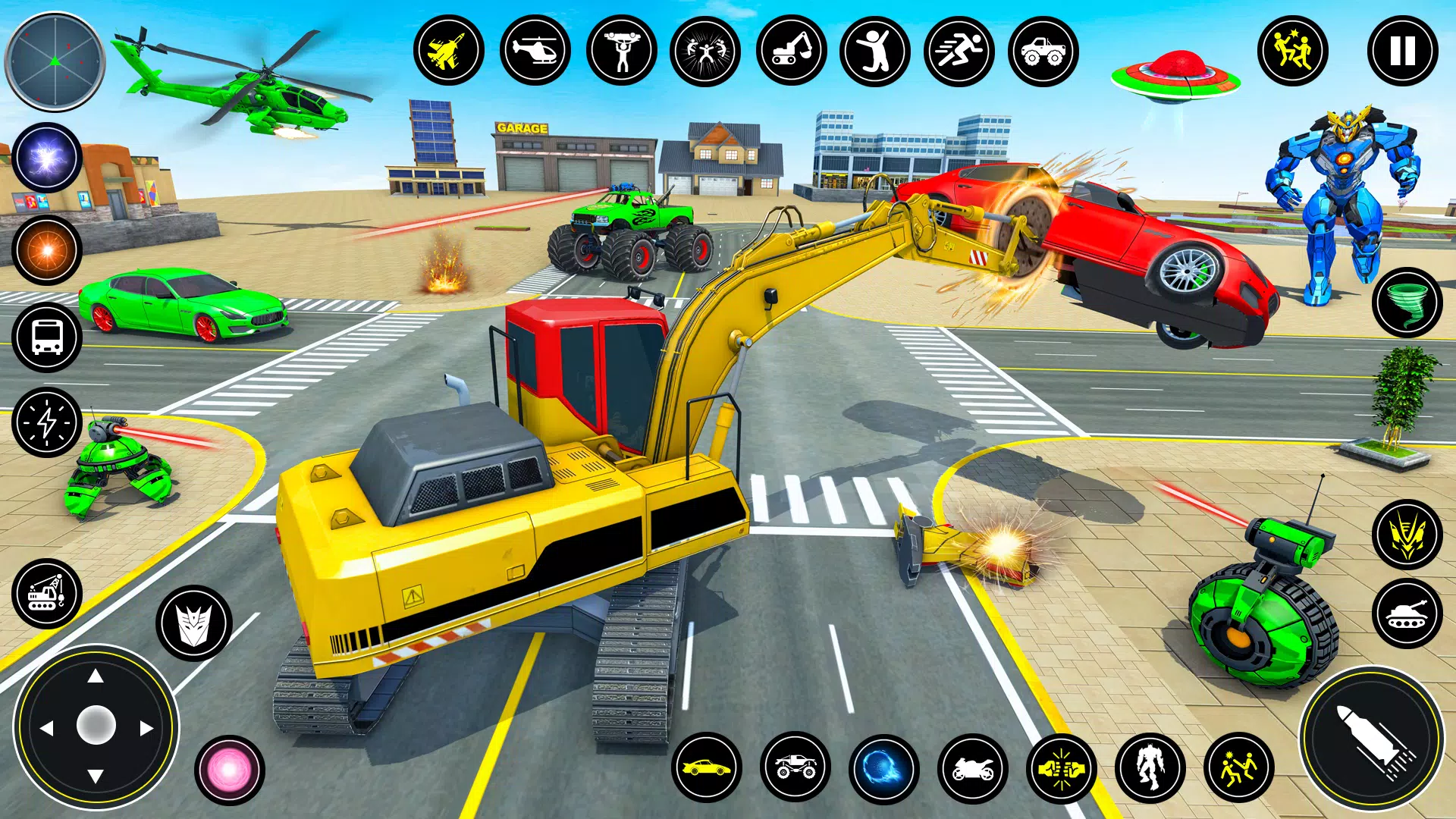Choose the excavator vehicle icon
The image size is (1456, 819).
[x=791, y=52]
